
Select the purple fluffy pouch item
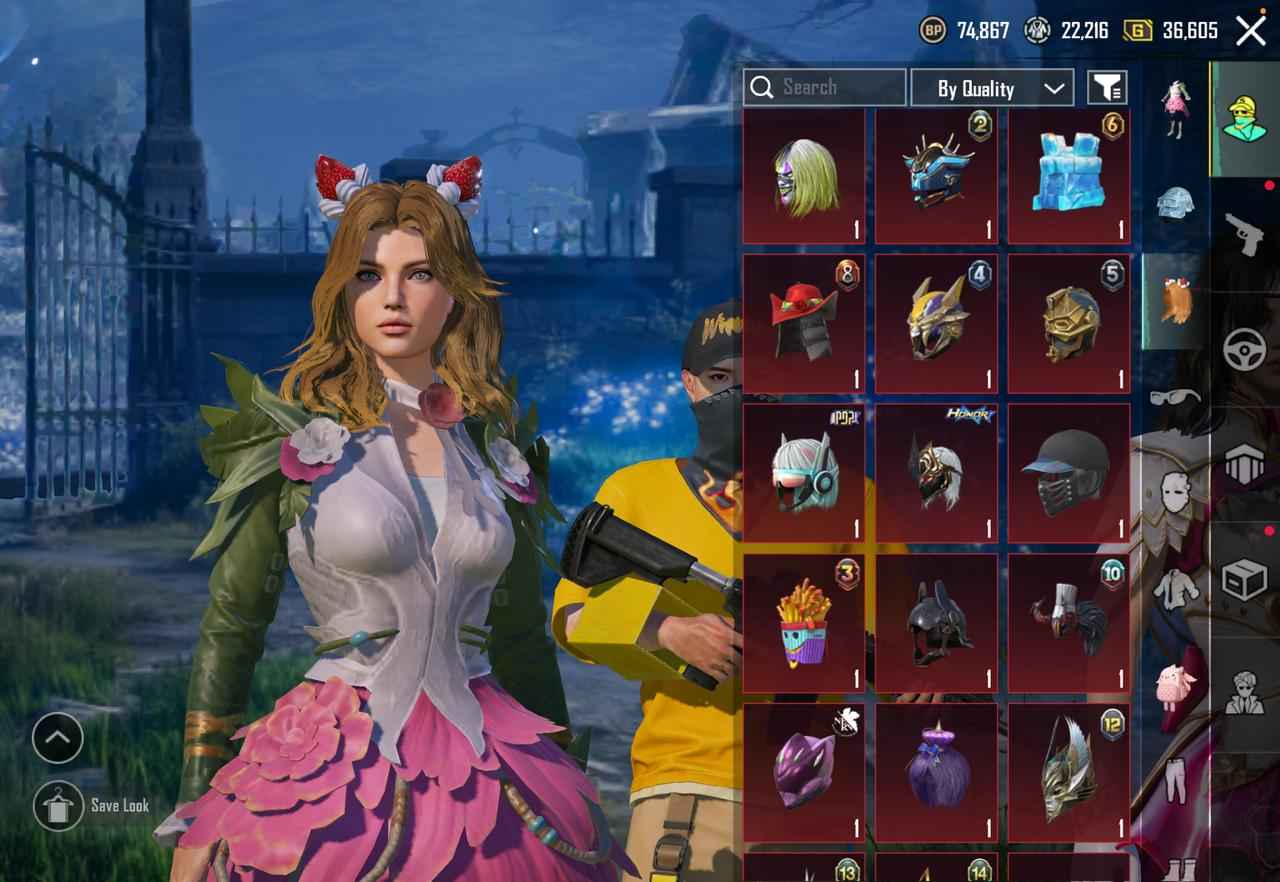tap(936, 772)
